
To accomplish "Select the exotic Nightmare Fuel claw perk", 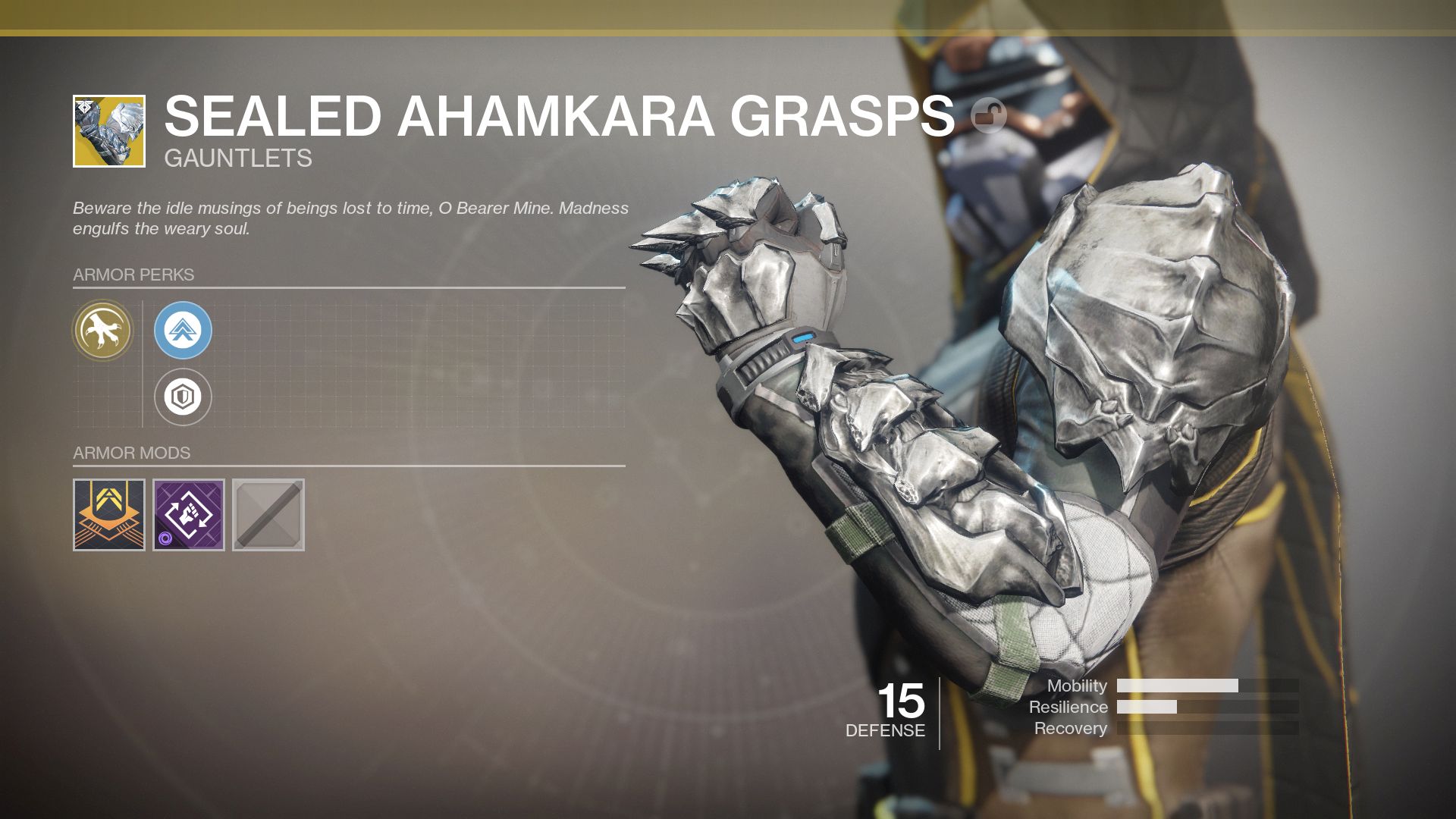I will coord(104,331).
